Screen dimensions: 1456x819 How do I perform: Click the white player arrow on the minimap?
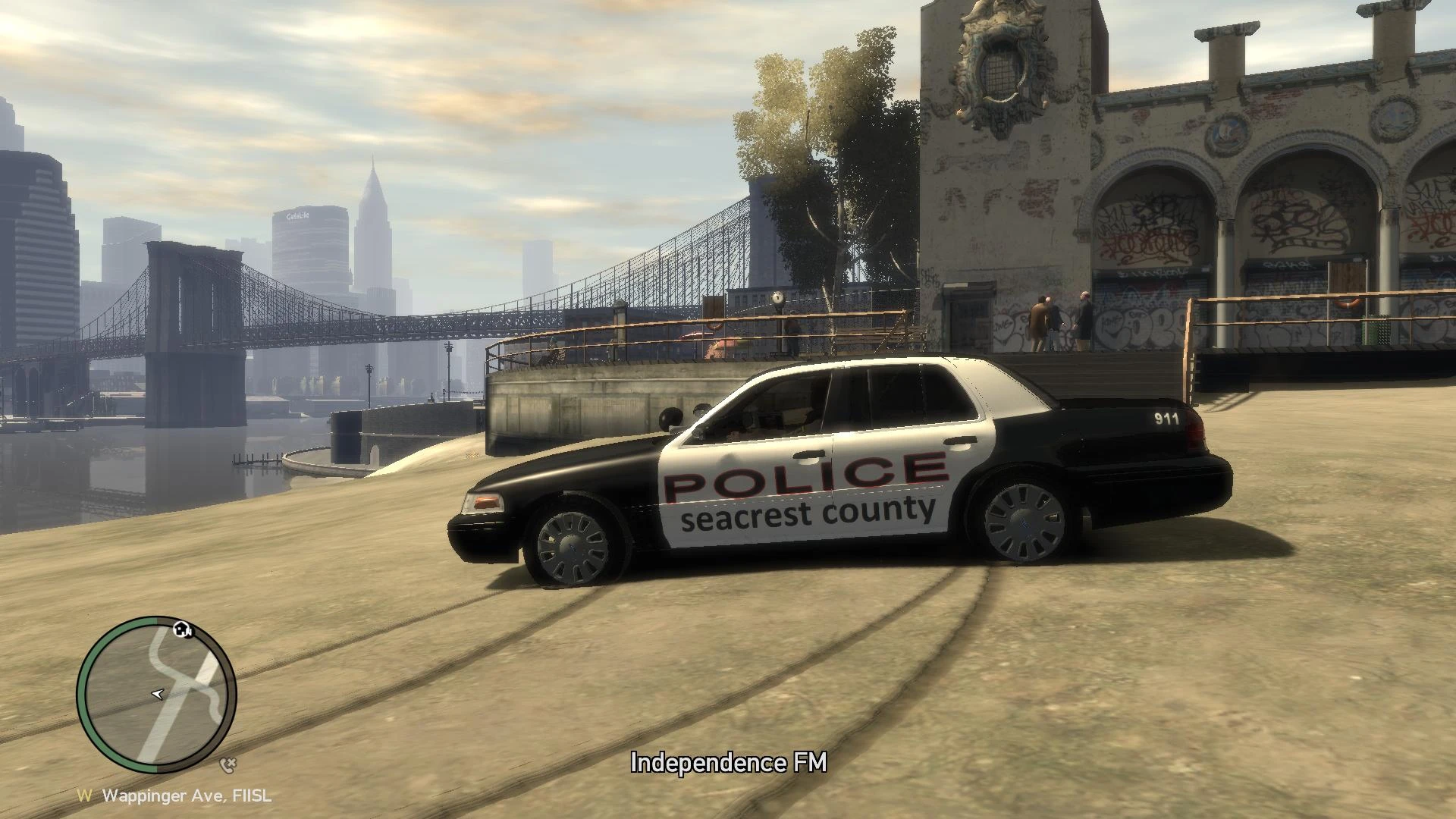pos(158,694)
